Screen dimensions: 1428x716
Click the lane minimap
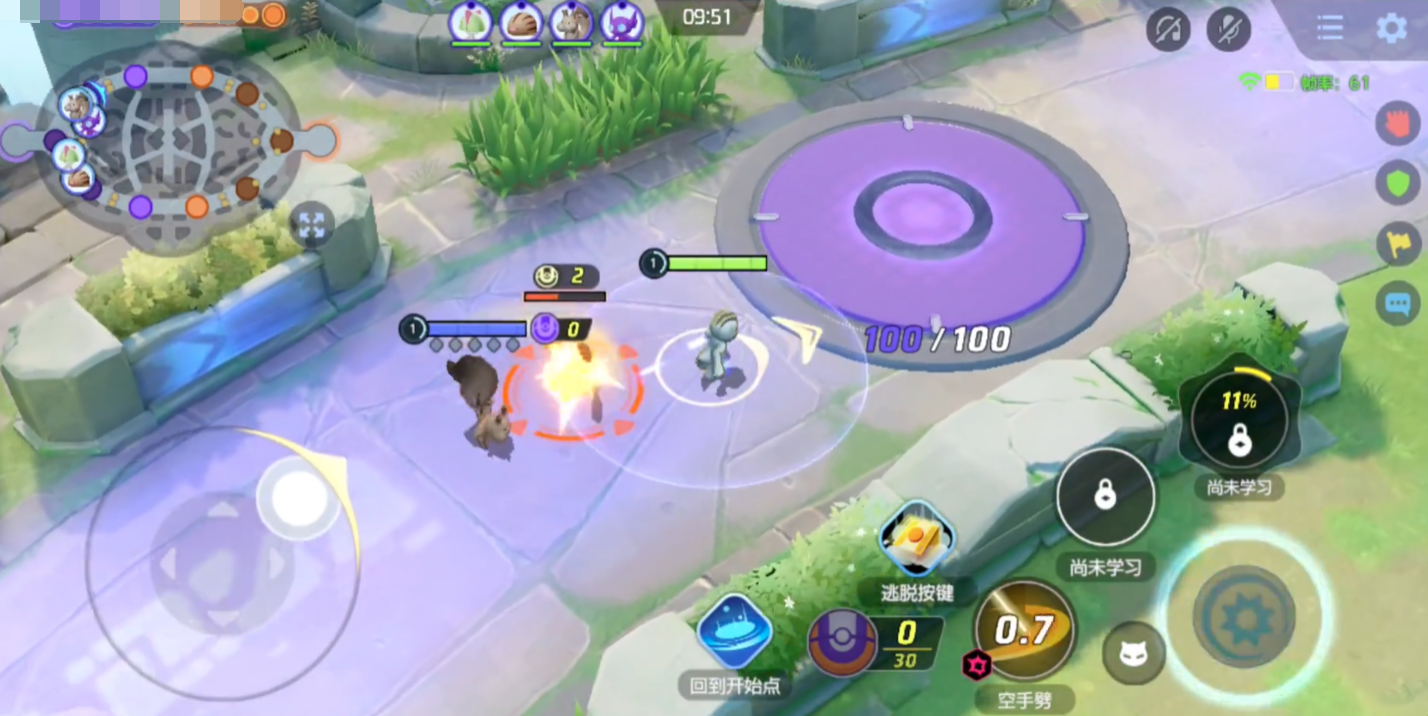point(168,139)
